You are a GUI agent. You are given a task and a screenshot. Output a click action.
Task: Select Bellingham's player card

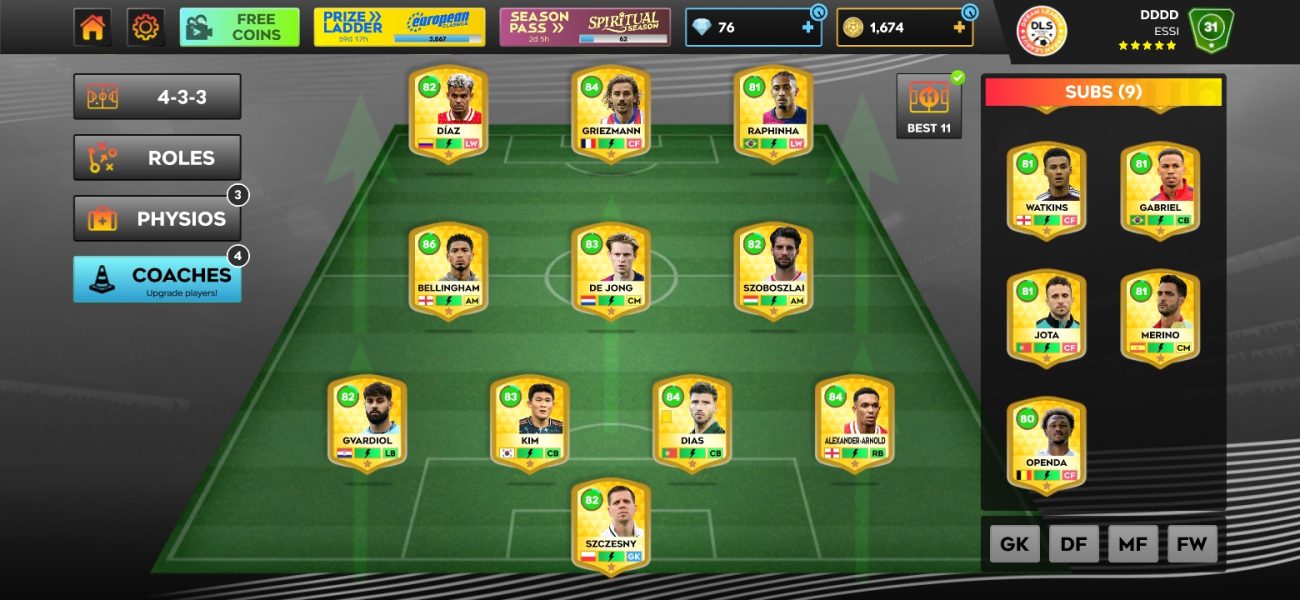pyautogui.click(x=448, y=272)
